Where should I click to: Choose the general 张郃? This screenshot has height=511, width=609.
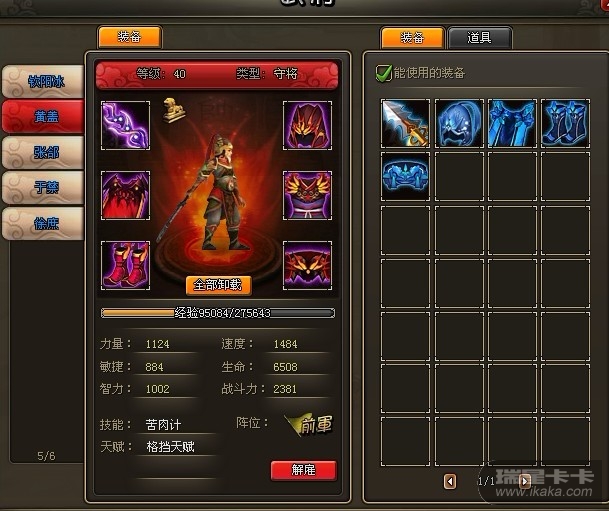click(42, 152)
